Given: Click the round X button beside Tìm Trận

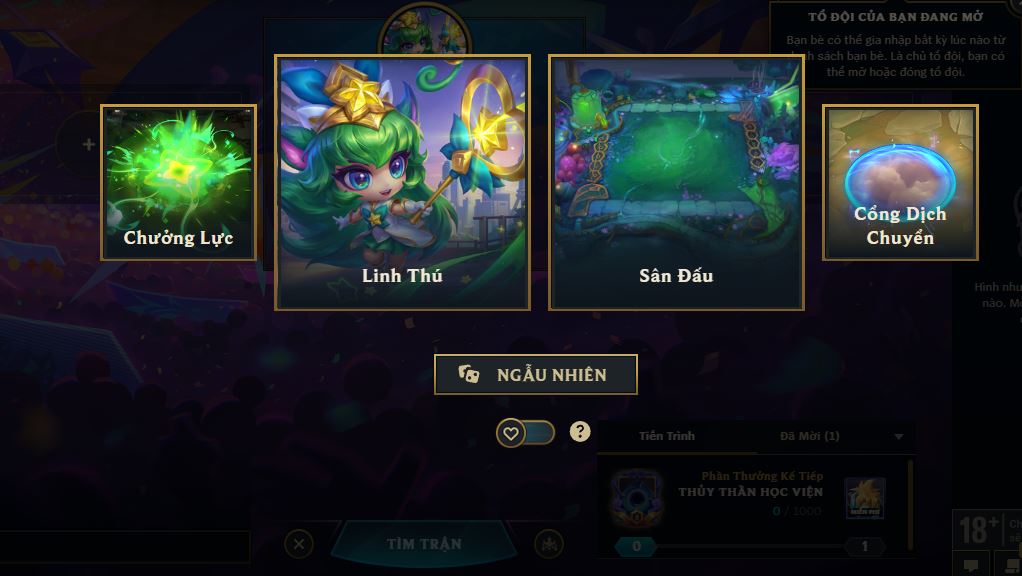Looking at the screenshot, I should click(x=298, y=544).
